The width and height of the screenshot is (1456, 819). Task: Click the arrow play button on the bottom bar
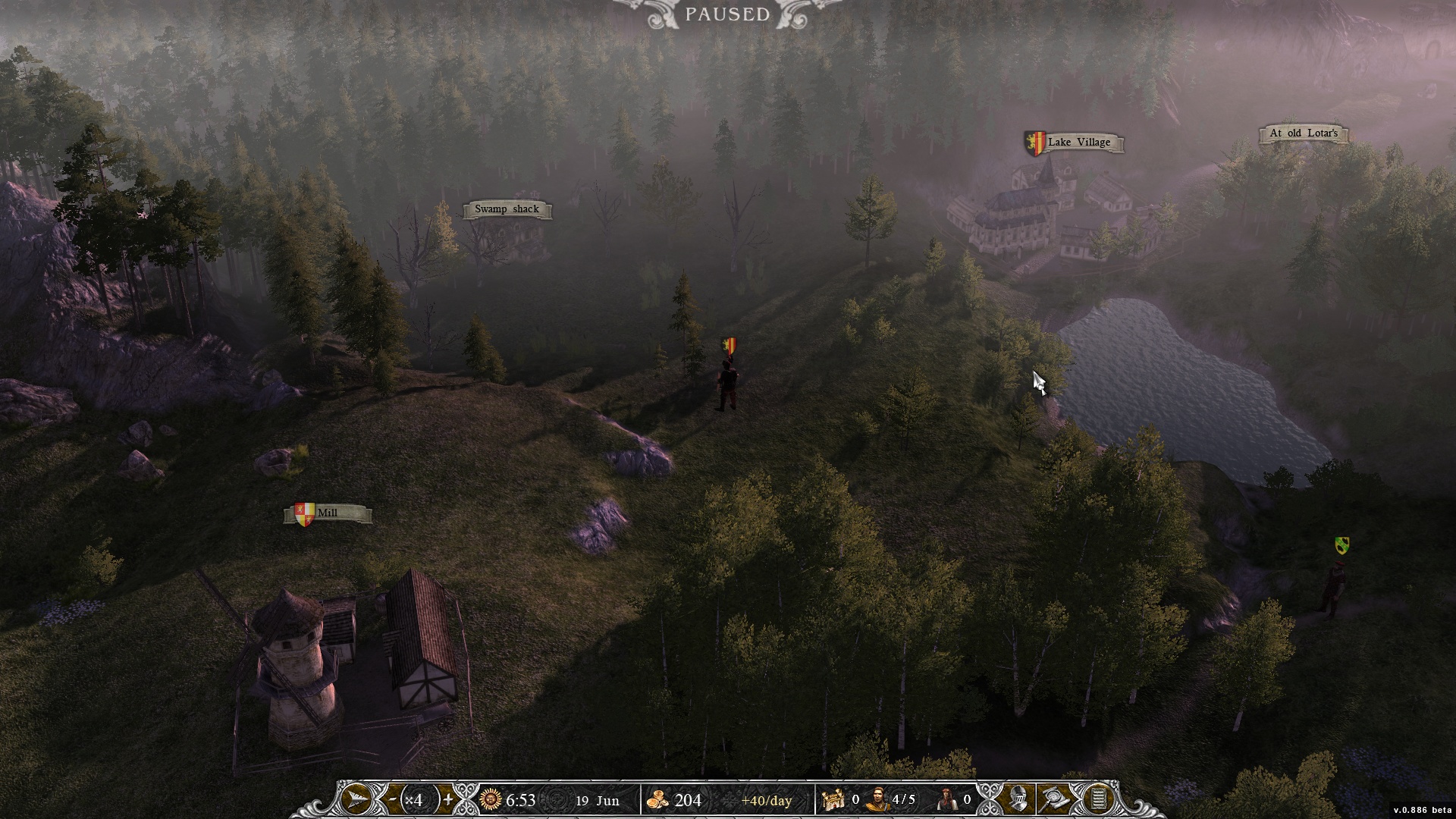tap(357, 799)
